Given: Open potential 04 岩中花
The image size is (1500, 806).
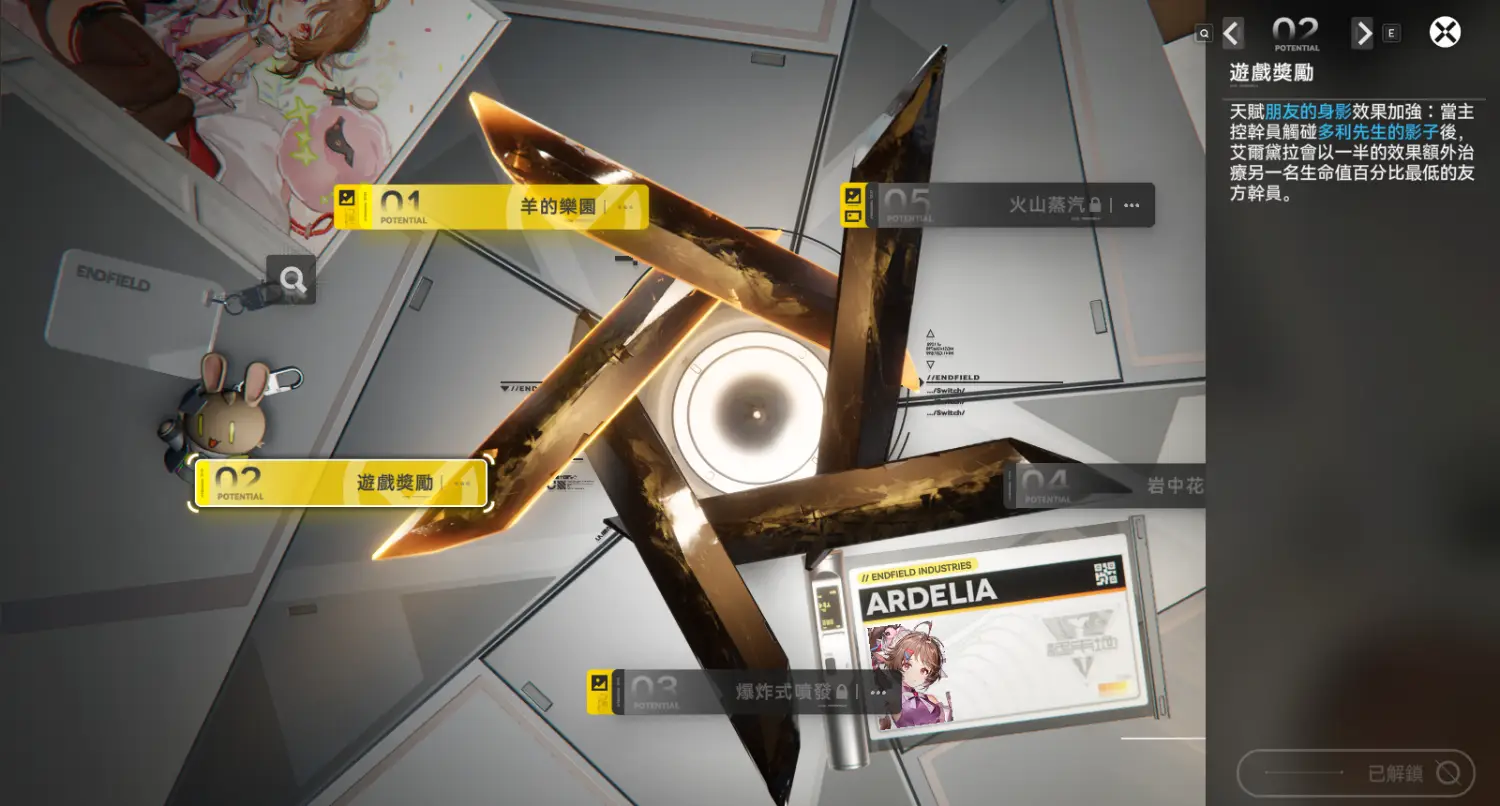Looking at the screenshot, I should [1106, 486].
